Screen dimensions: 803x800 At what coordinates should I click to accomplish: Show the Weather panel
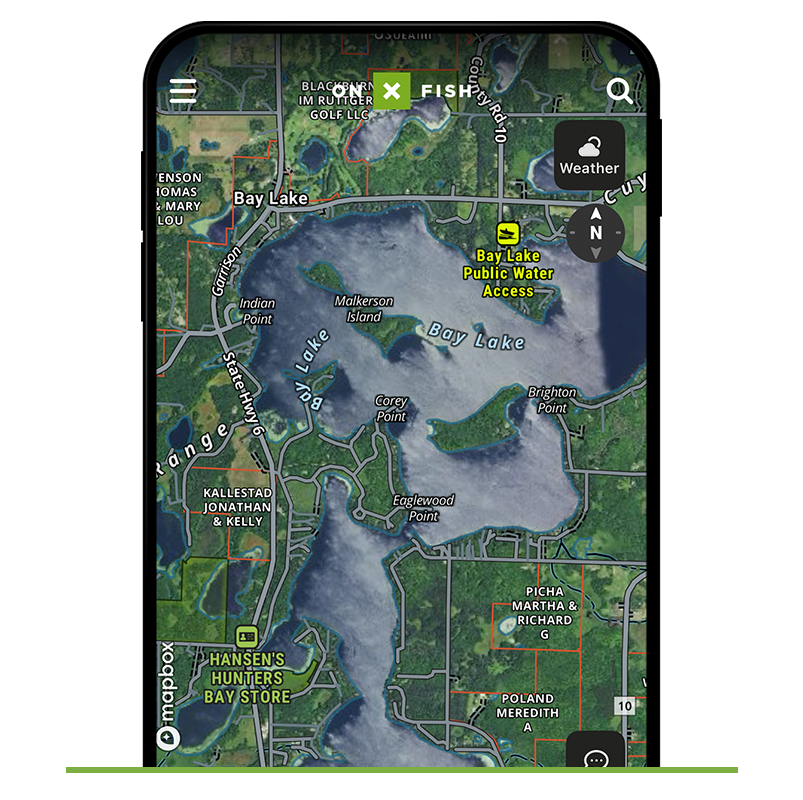[589, 155]
